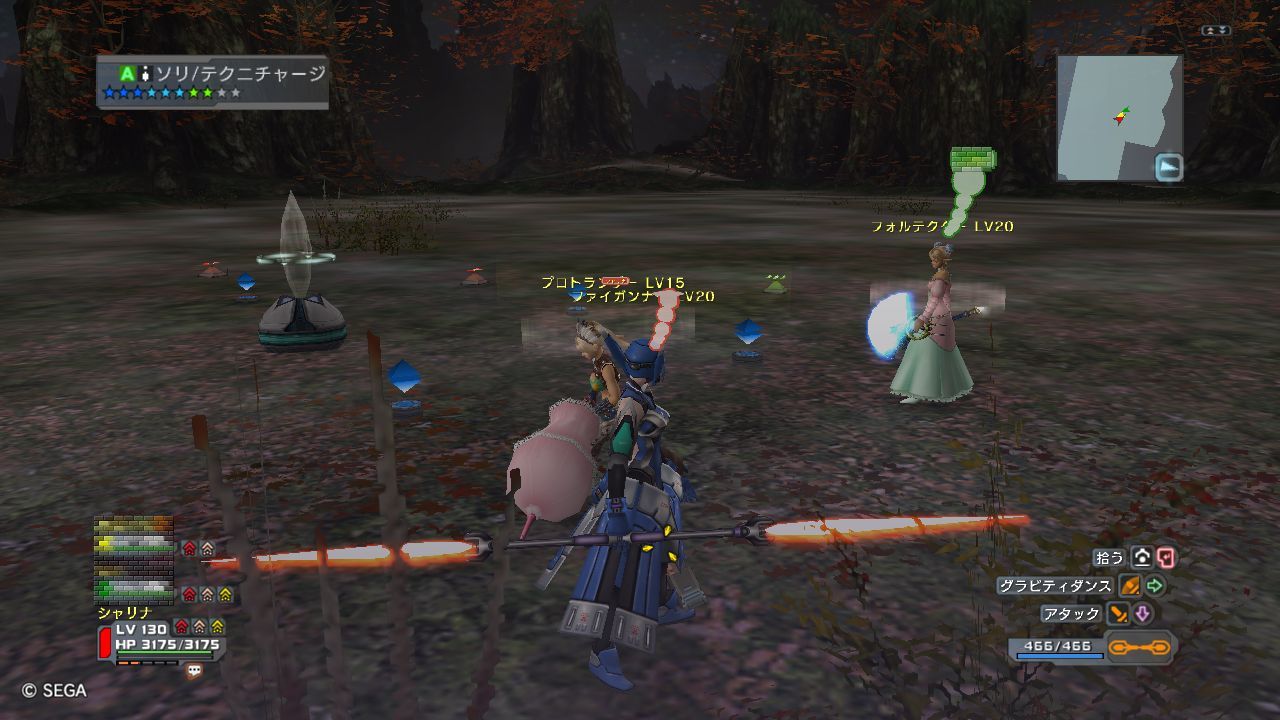Image resolution: width=1280 pixels, height=720 pixels.
Task: Open the speech bubble chat icon
Action: [194, 672]
